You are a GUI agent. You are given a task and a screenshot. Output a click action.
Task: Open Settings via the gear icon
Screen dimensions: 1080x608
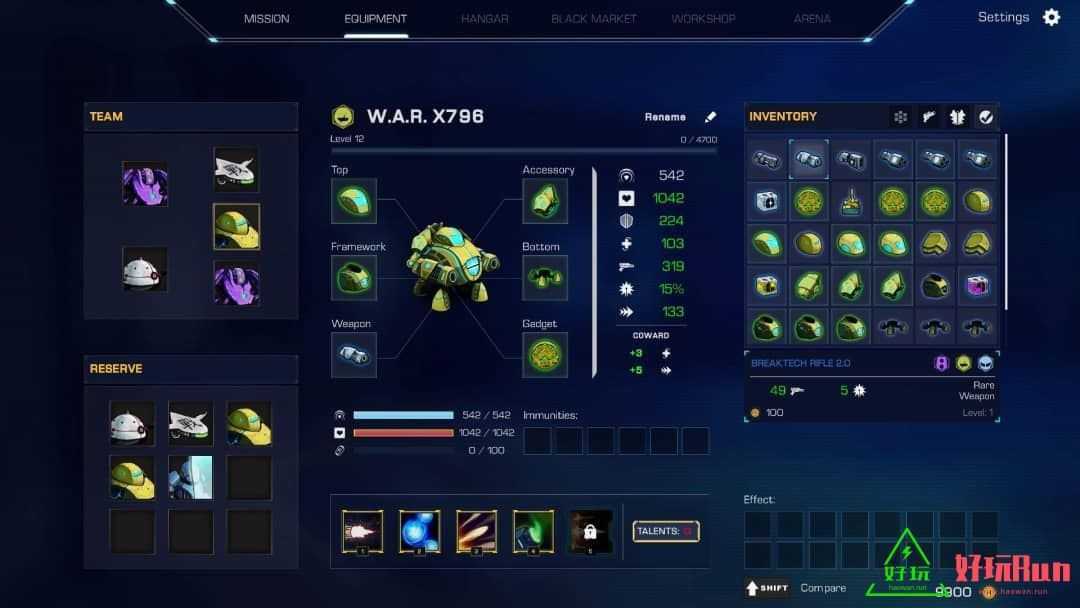coord(1051,17)
